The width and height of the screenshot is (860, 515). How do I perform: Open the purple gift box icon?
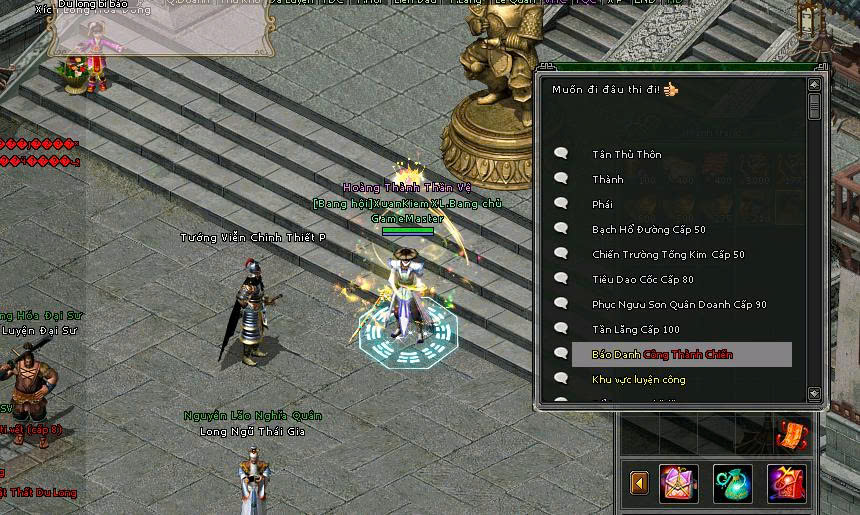pos(679,483)
